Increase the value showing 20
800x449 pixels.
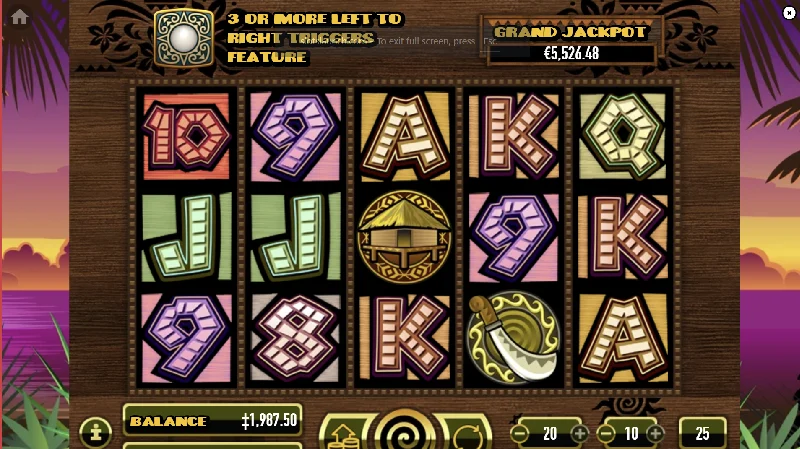point(580,434)
